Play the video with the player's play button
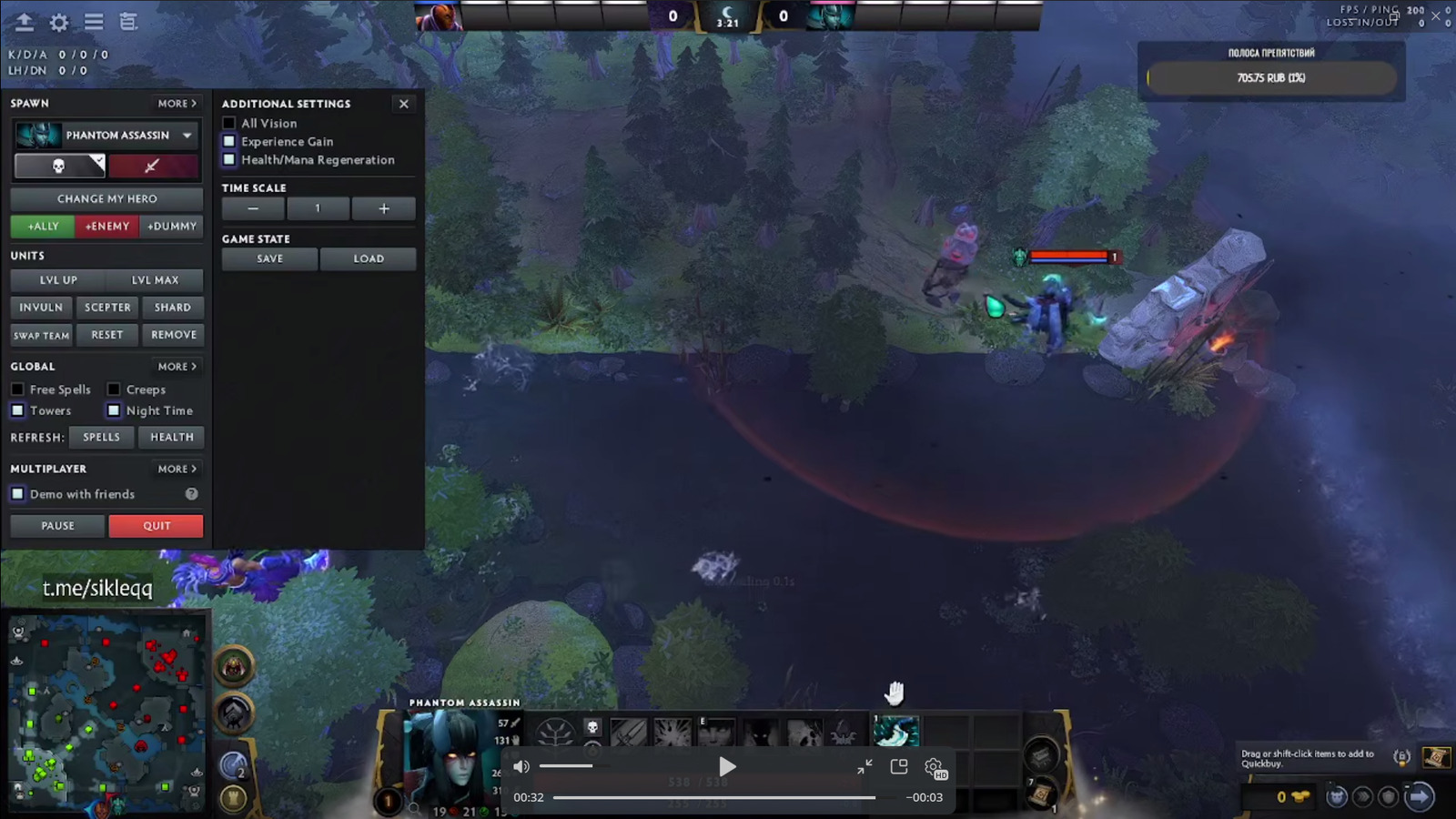 click(x=726, y=767)
